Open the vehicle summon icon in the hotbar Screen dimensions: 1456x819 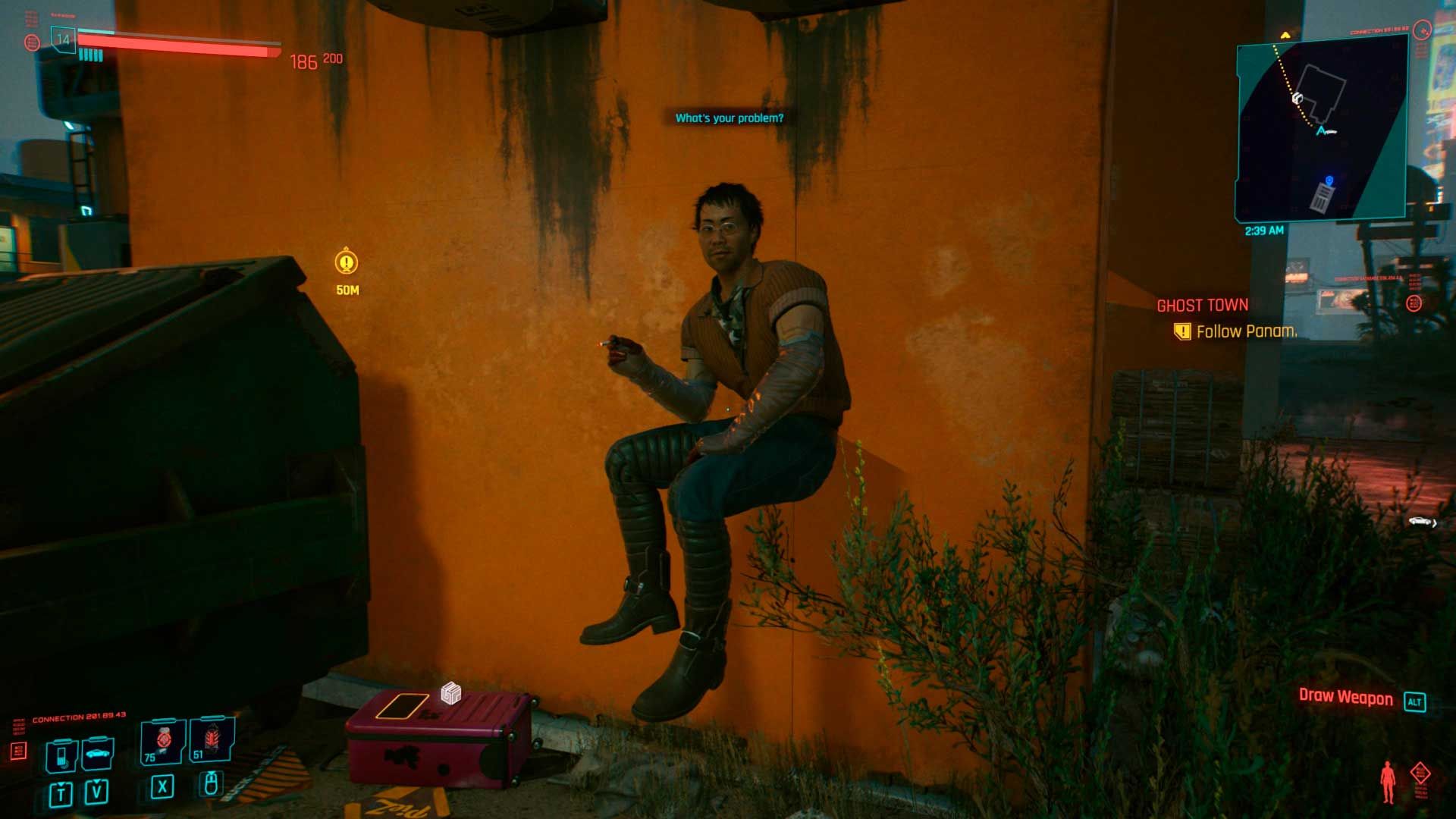[96, 754]
